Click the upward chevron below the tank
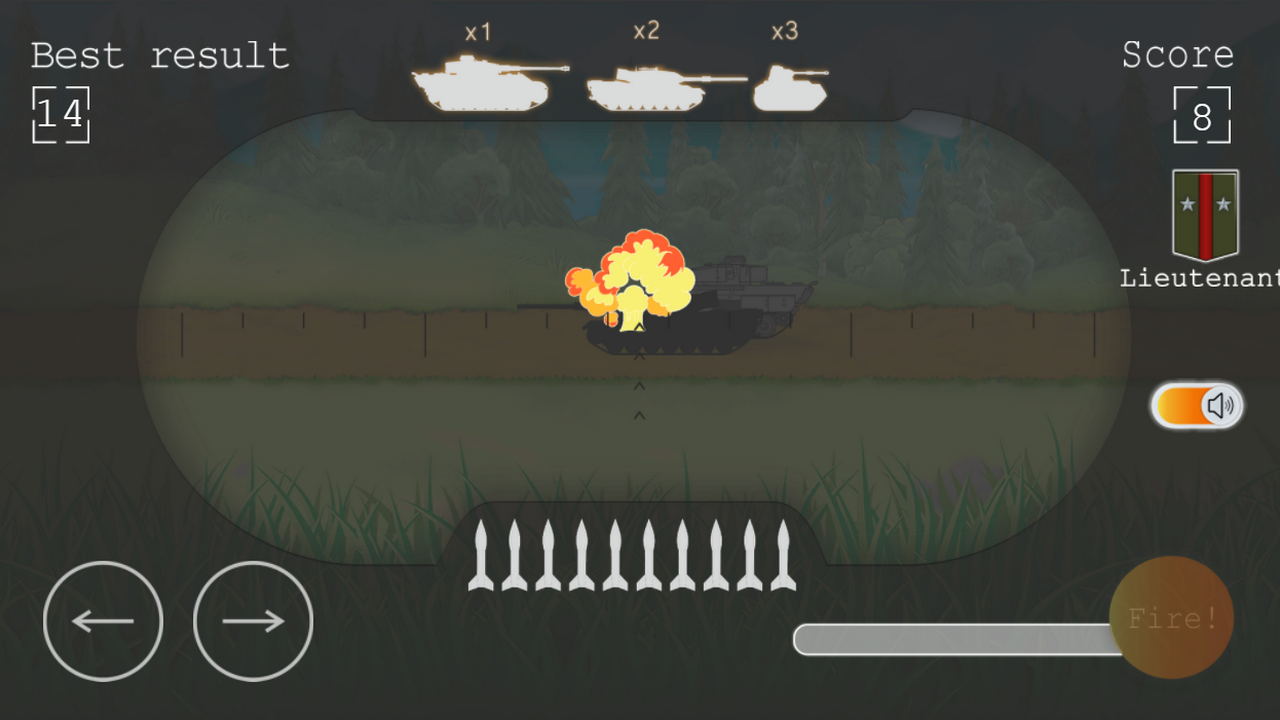Viewport: 1280px width, 720px height. [637, 385]
